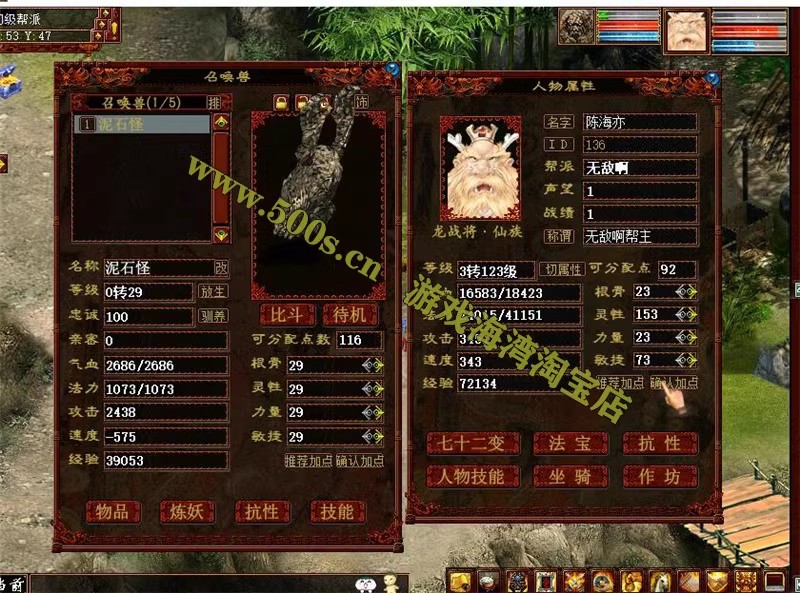800x593 pixels.
Task: Open the 七十二变 transformations panel
Action: (472, 443)
